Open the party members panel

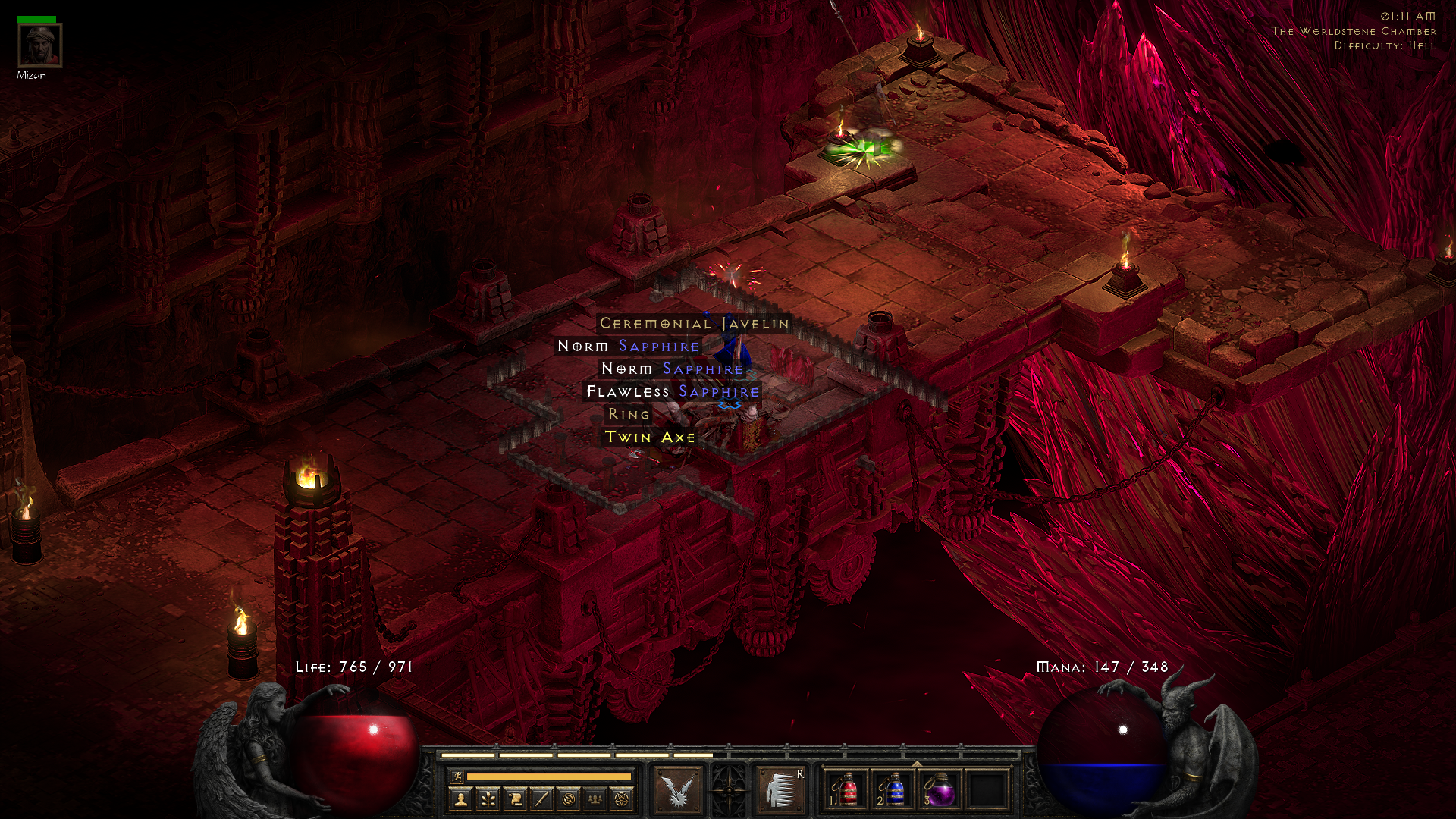(x=595, y=799)
